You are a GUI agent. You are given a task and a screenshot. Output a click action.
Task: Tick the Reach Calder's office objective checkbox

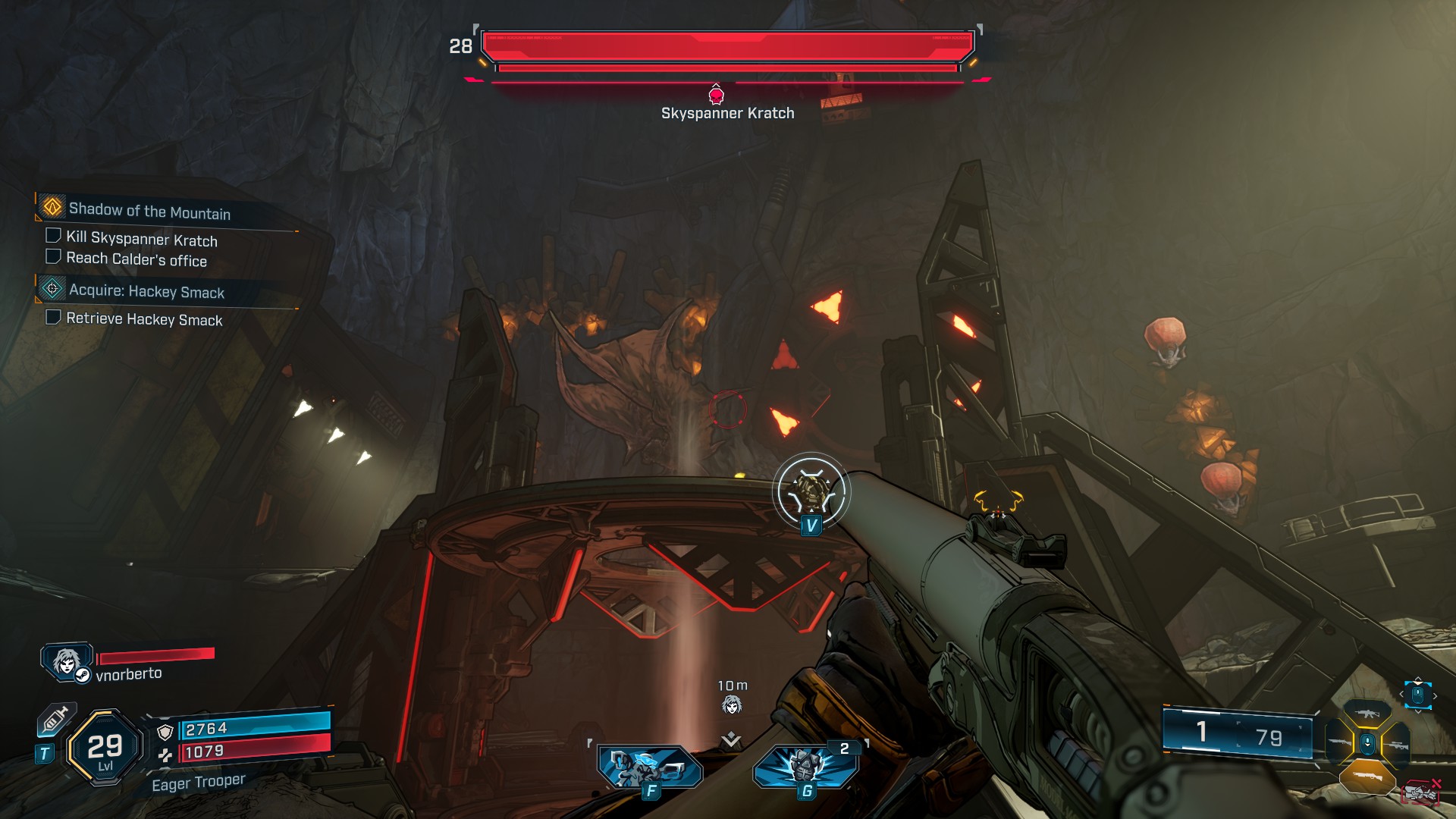coord(54,256)
